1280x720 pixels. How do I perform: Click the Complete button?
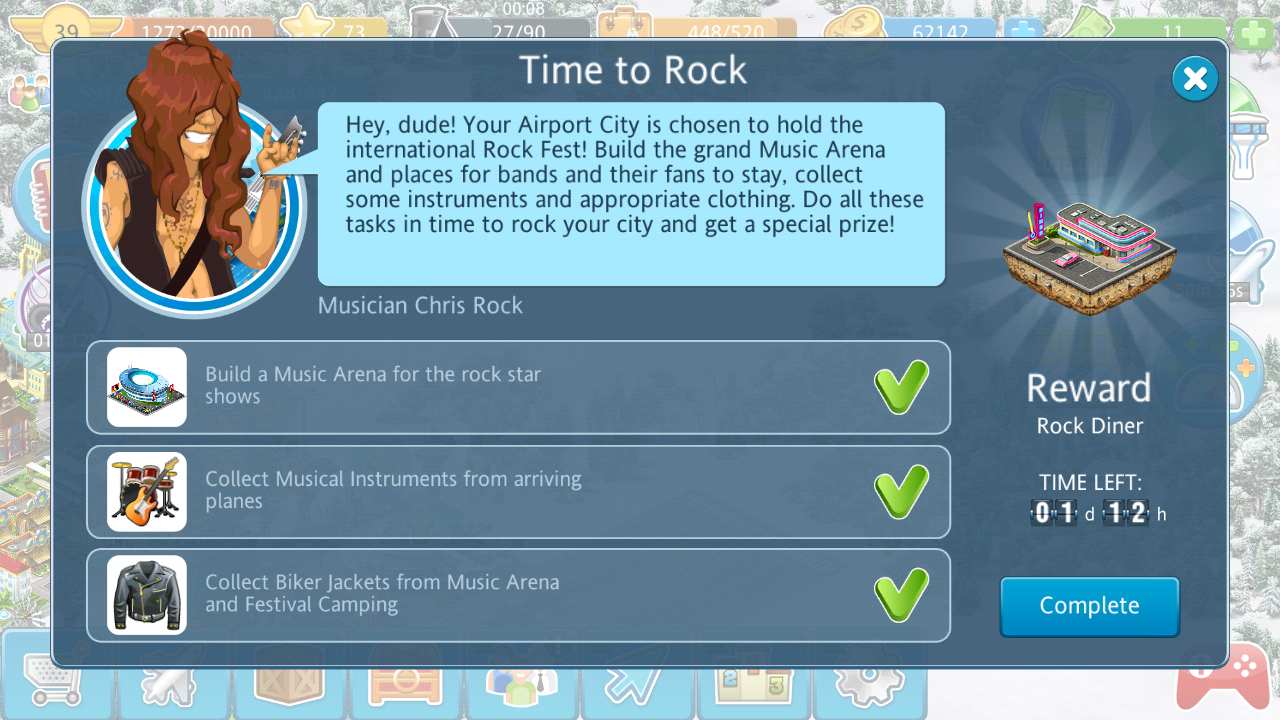point(1089,606)
